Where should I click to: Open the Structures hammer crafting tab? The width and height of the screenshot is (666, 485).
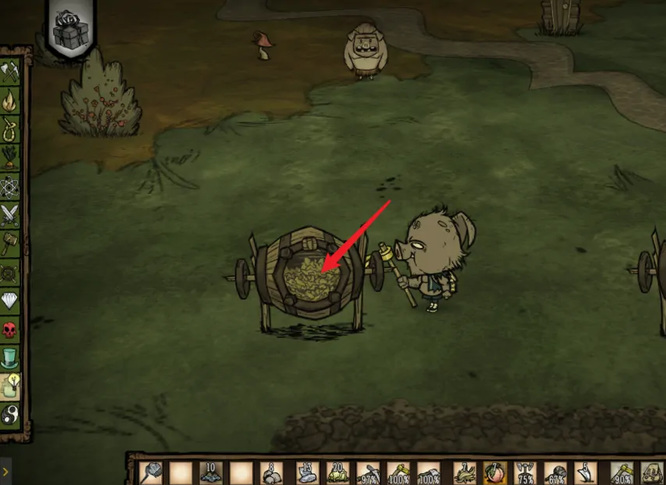click(x=12, y=240)
